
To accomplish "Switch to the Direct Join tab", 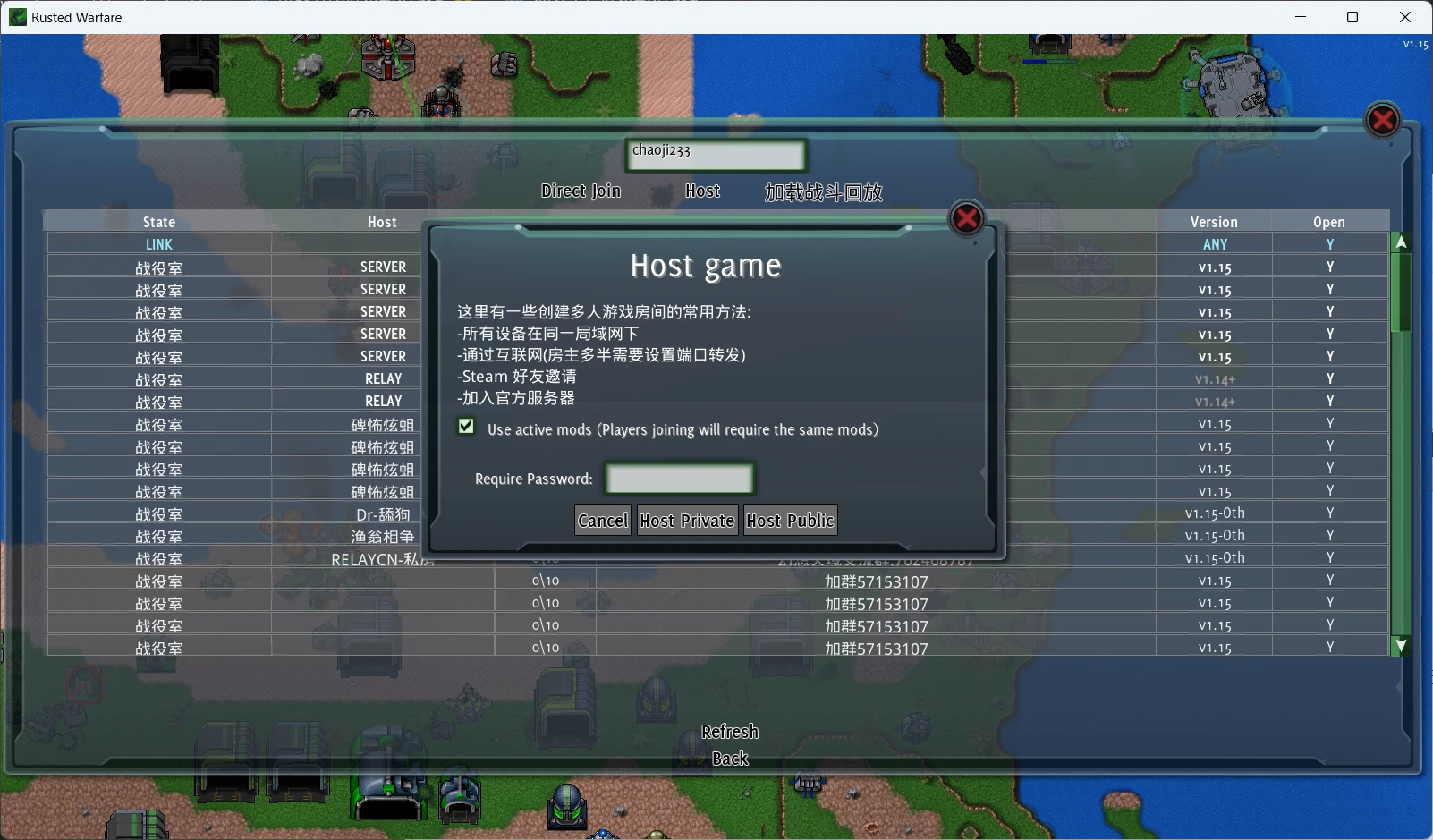I will (581, 191).
